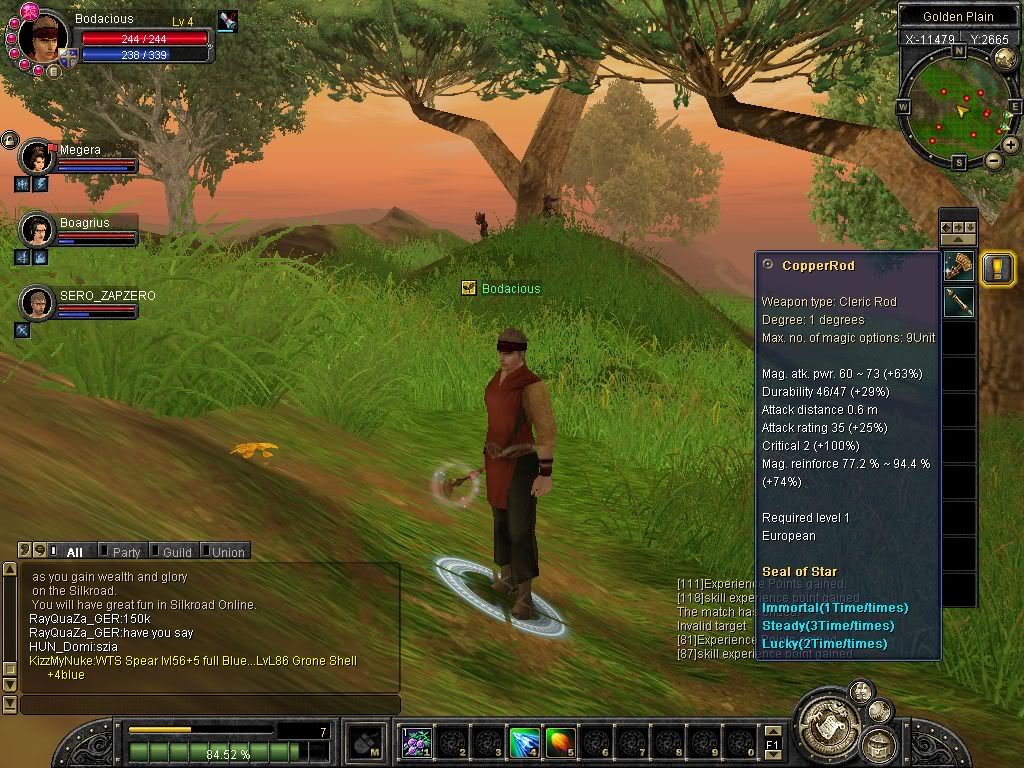The height and width of the screenshot is (768, 1024).
Task: Open the Union chat tab
Action: coord(226,551)
